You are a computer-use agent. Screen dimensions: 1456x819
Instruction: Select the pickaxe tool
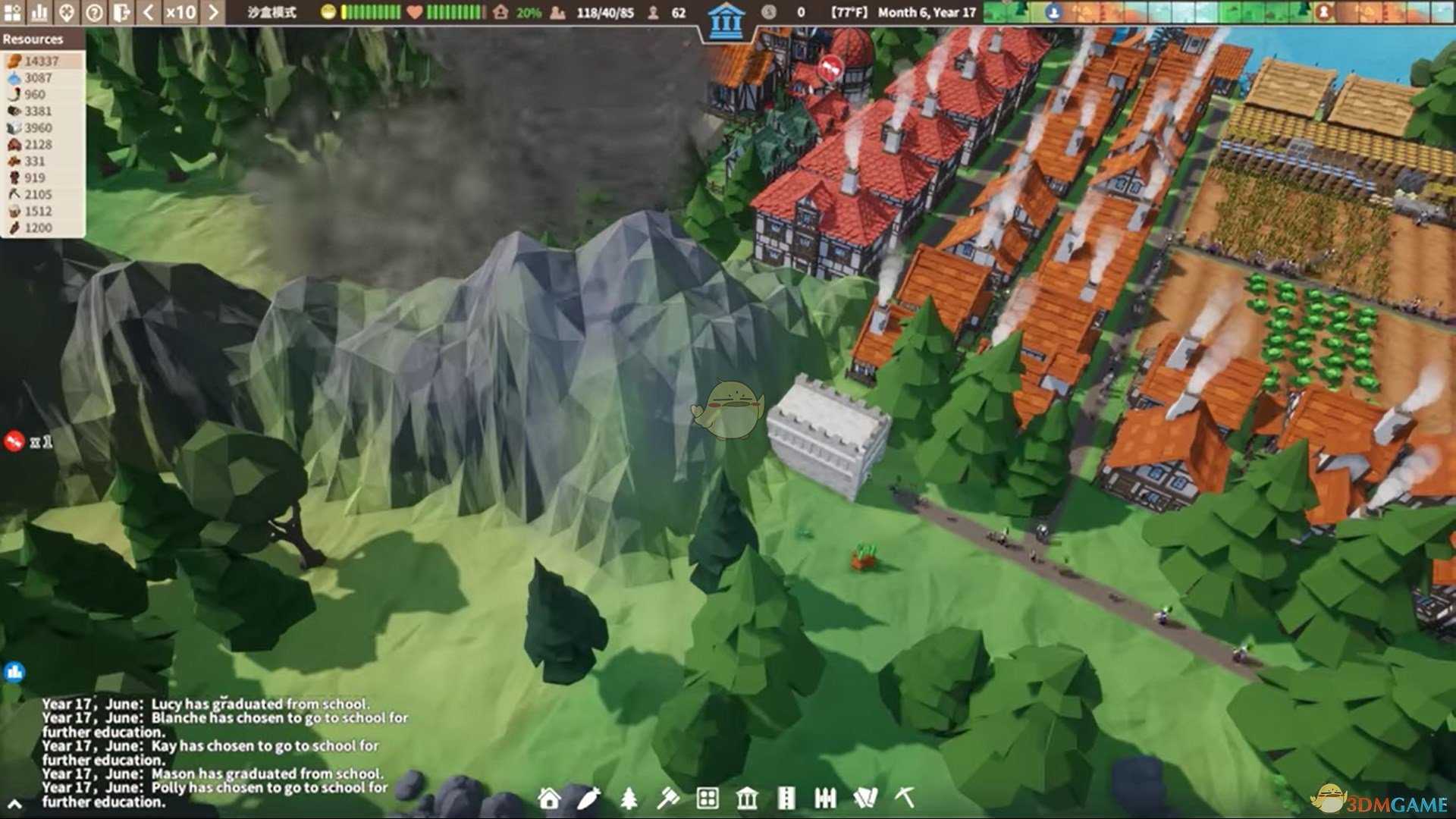[905, 798]
